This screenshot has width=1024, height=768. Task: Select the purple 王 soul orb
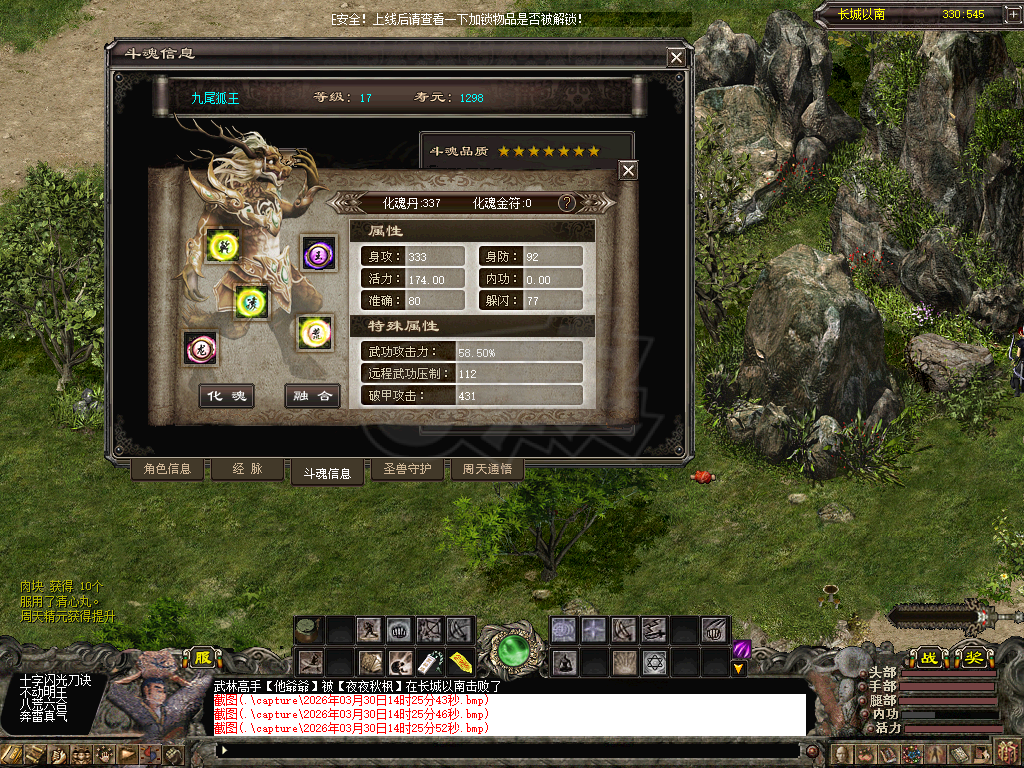click(319, 253)
